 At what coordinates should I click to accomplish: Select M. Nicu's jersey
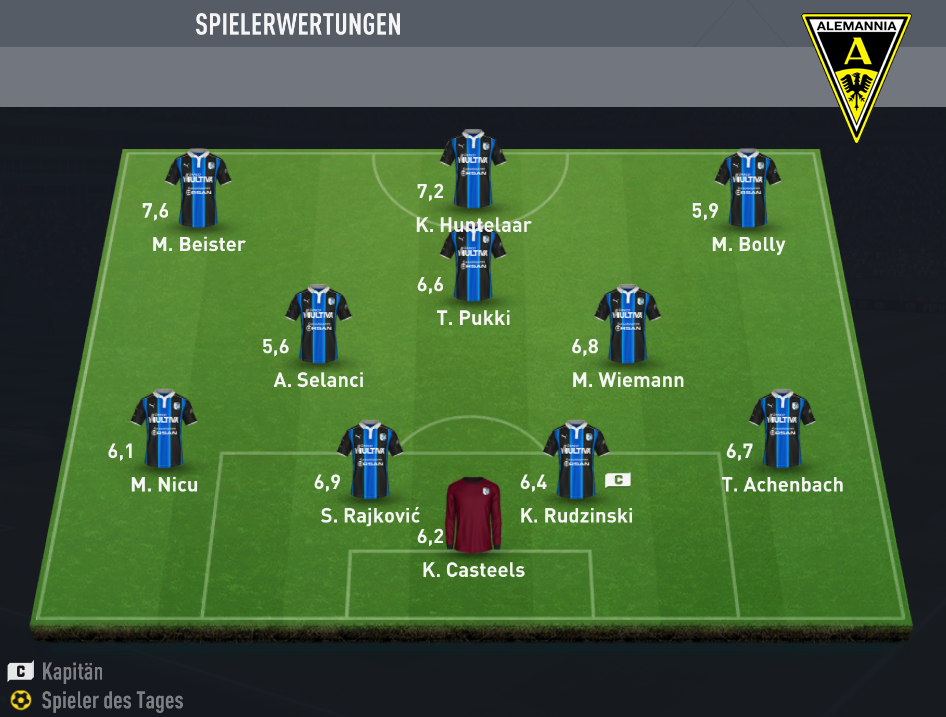[x=164, y=430]
